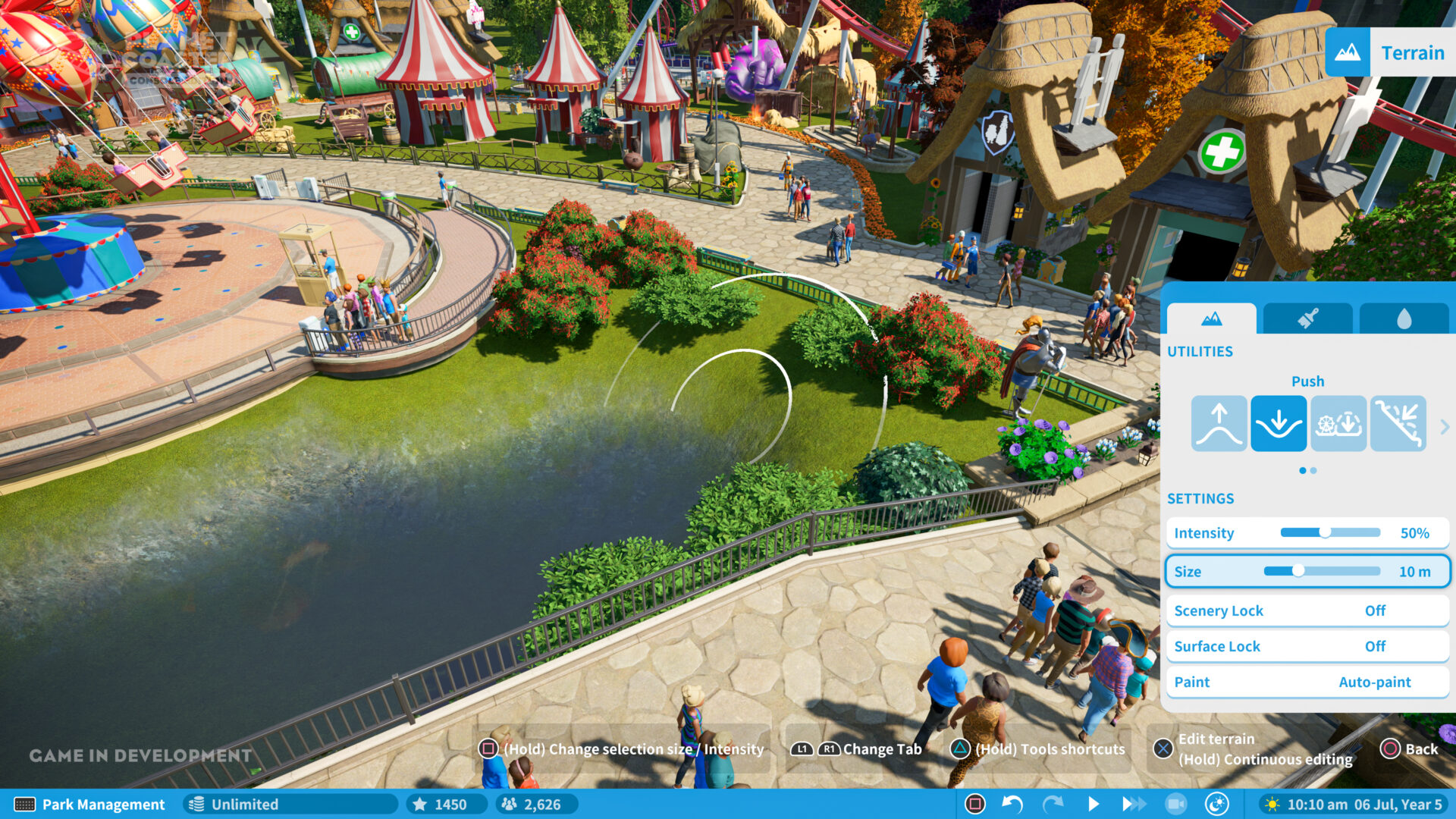Open the Terrain paint brush tab
The height and width of the screenshot is (819, 1456).
(x=1307, y=318)
